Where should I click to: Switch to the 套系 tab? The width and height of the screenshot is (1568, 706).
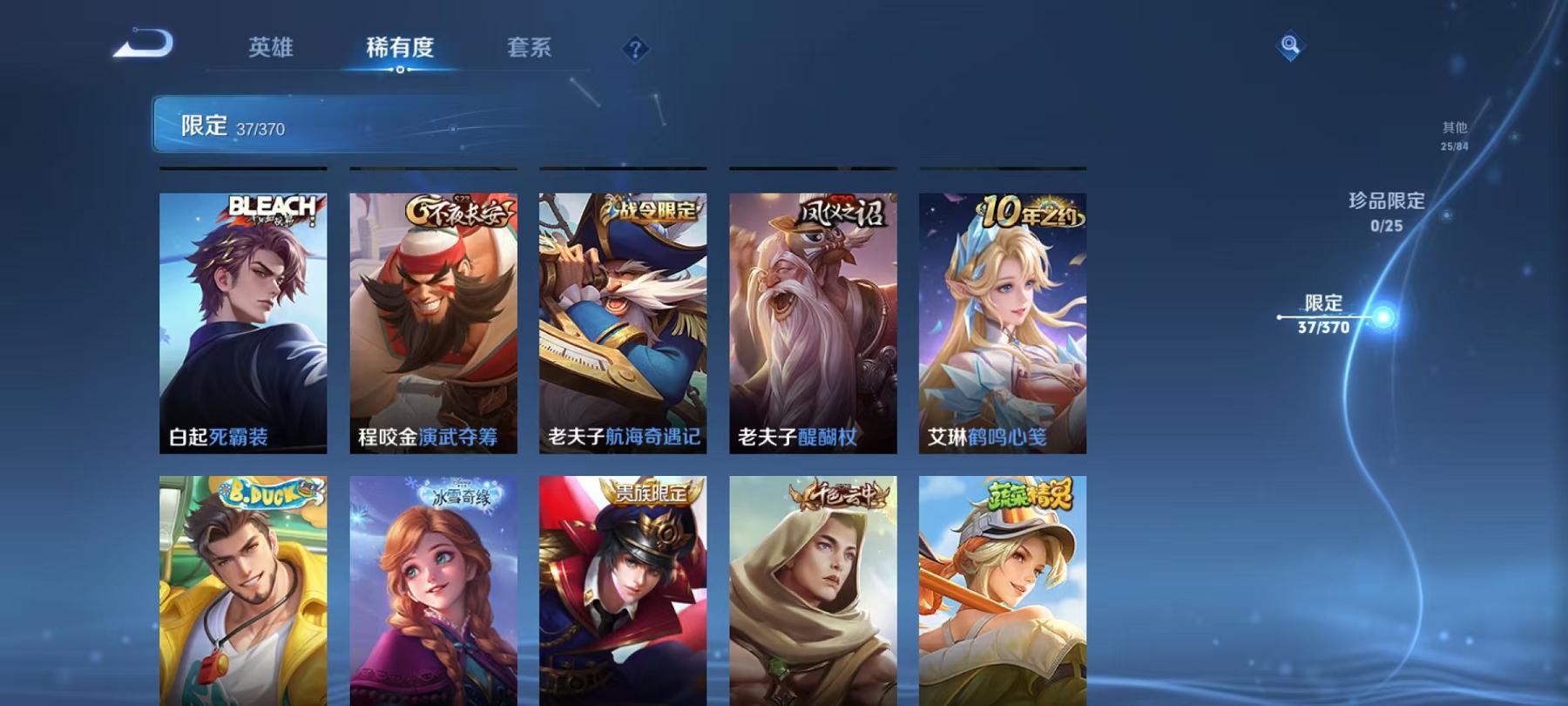tap(531, 50)
